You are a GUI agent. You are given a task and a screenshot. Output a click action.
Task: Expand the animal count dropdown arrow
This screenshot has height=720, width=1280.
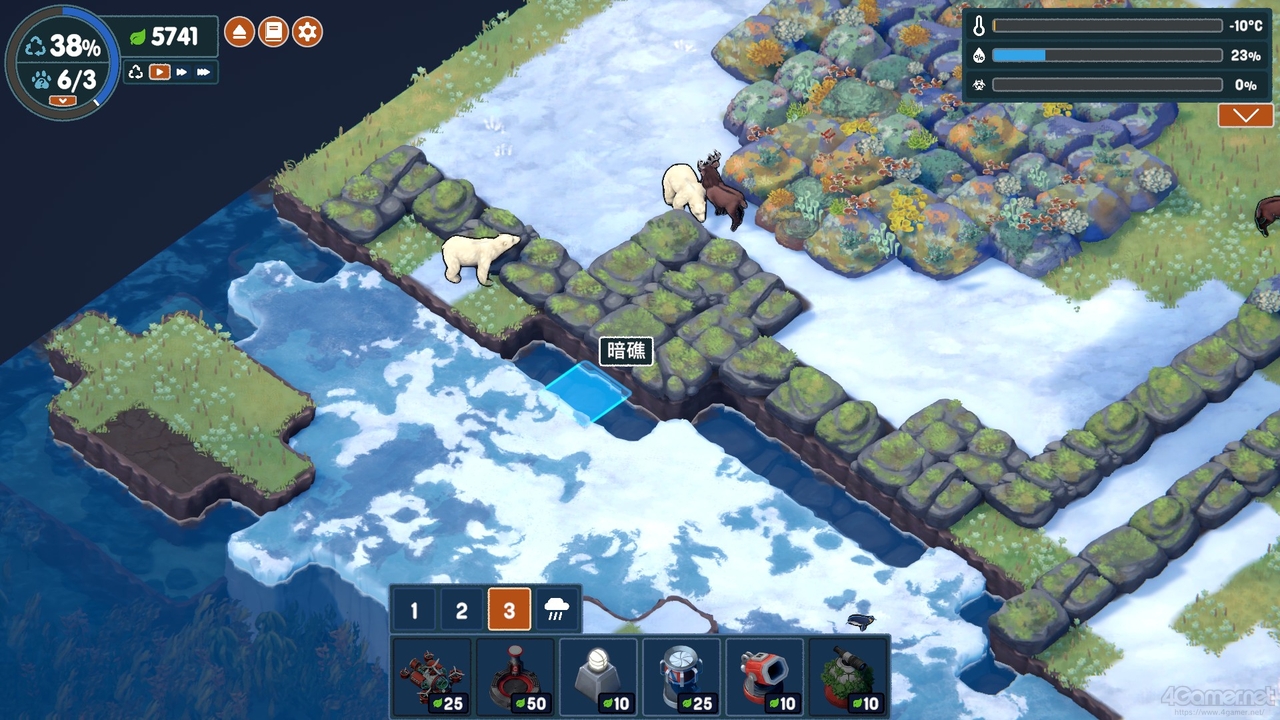coord(62,100)
